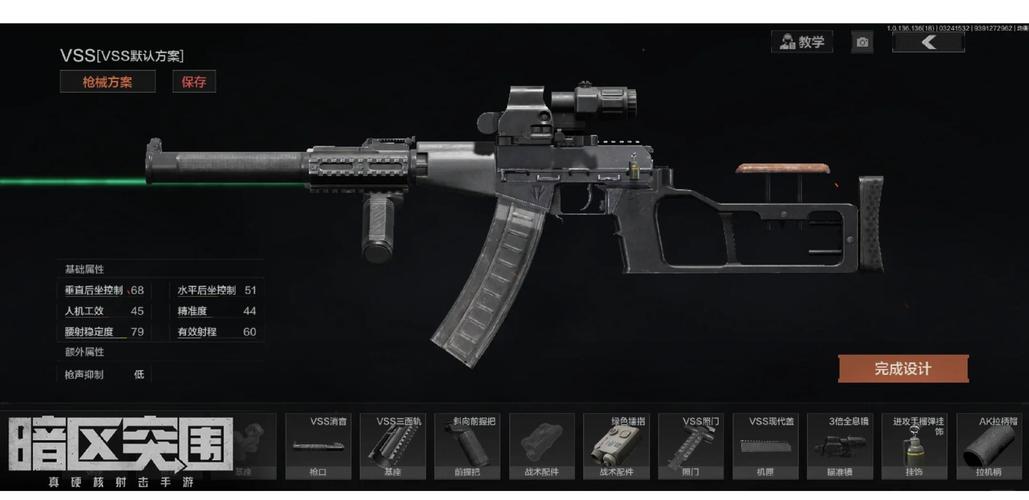The width and height of the screenshot is (1029, 500).
Task: Go back using the arrow button
Action: coord(928,42)
